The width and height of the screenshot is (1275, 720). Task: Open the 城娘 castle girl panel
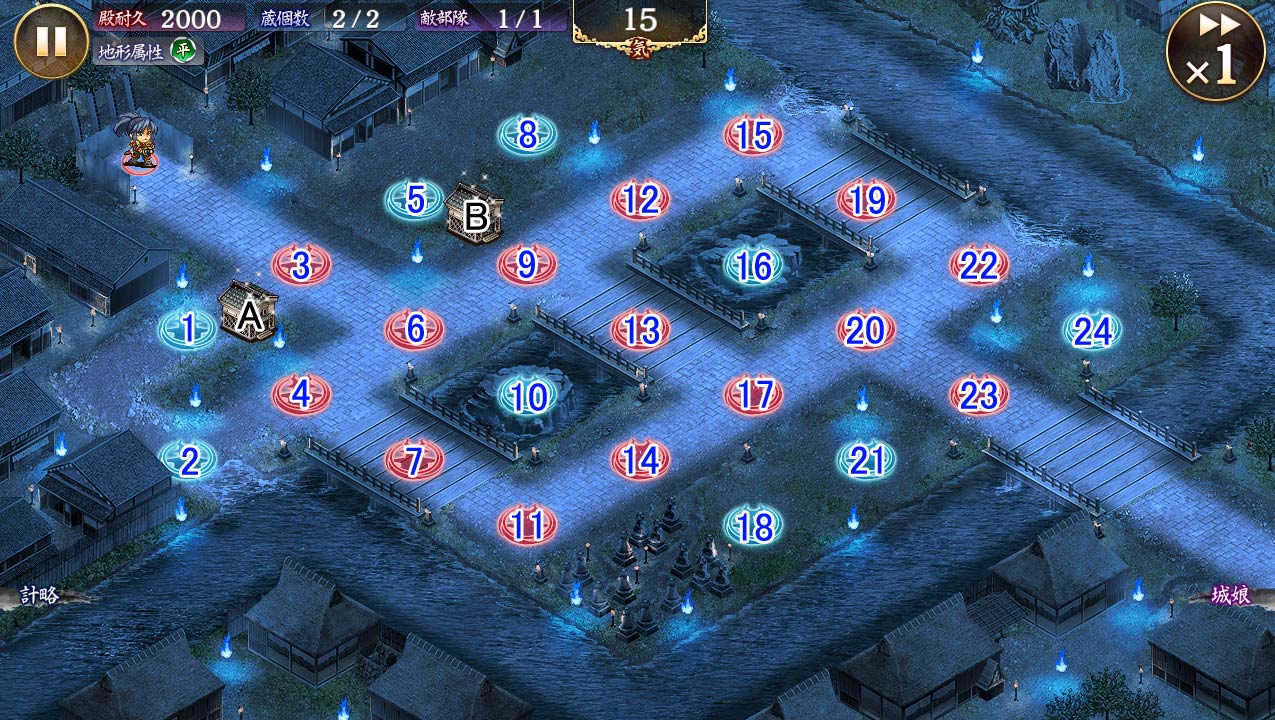pos(1230,596)
